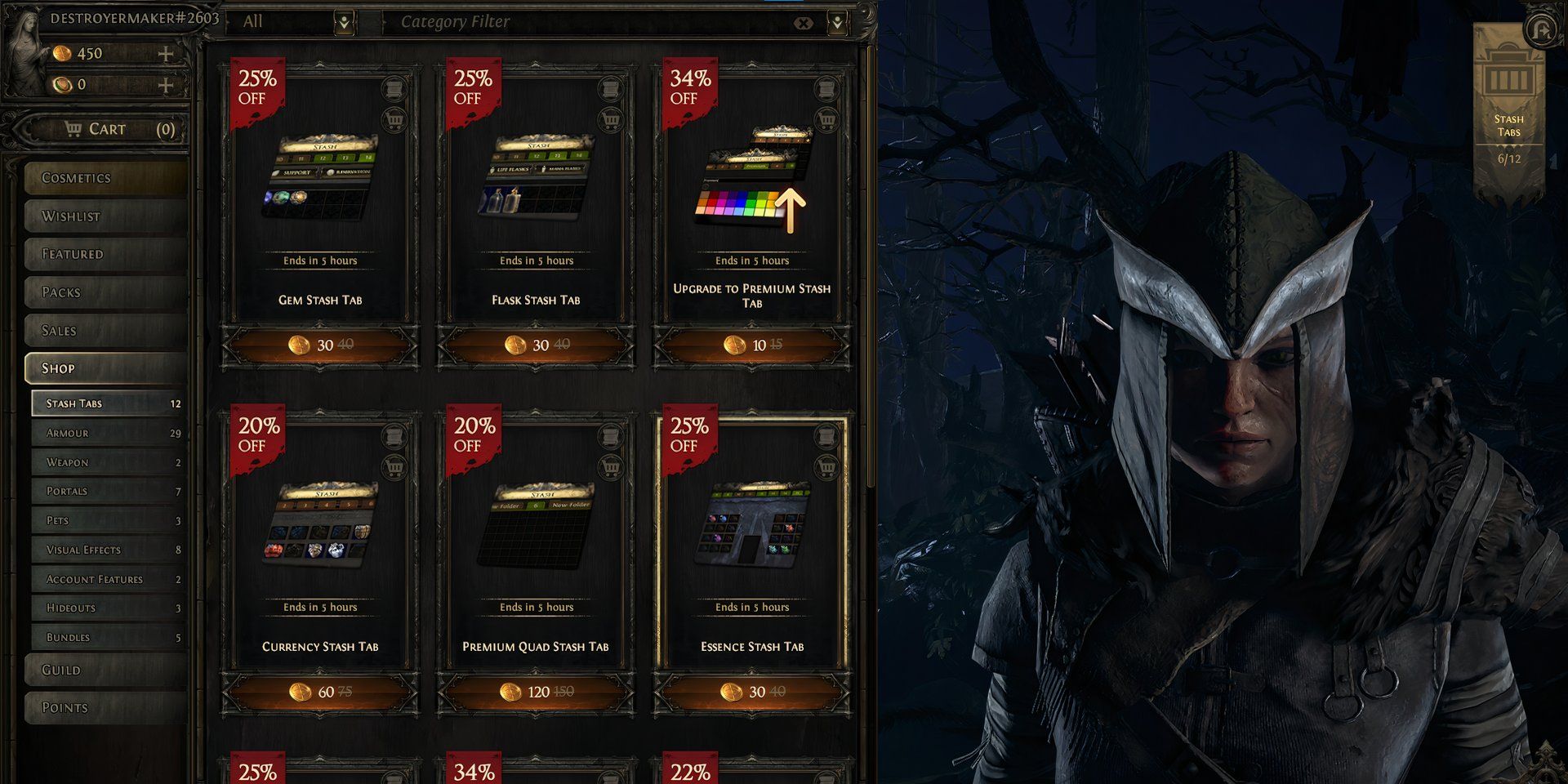Add the Gem Stash Tab to cart
The height and width of the screenshot is (784, 1568).
396,121
